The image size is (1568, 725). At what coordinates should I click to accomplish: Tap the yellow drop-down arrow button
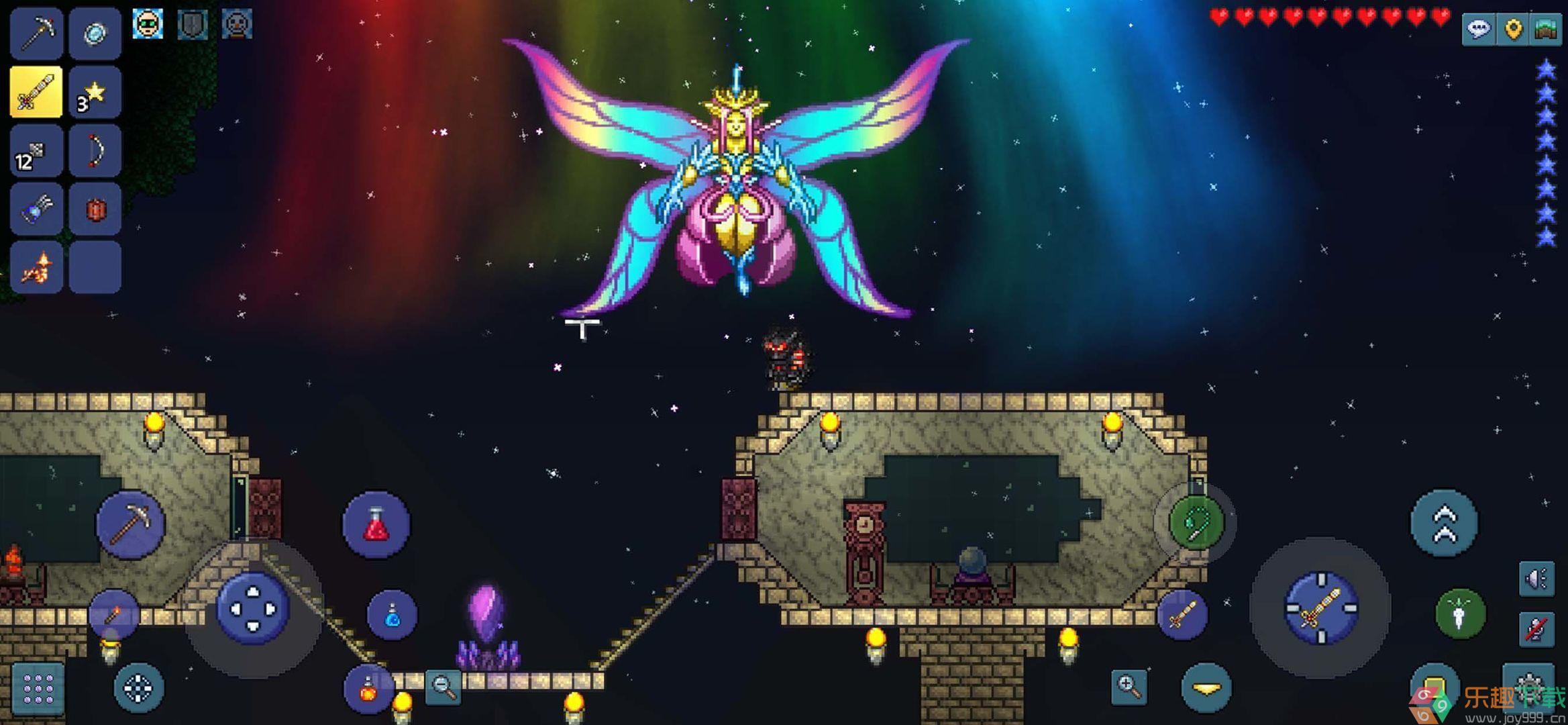1206,687
